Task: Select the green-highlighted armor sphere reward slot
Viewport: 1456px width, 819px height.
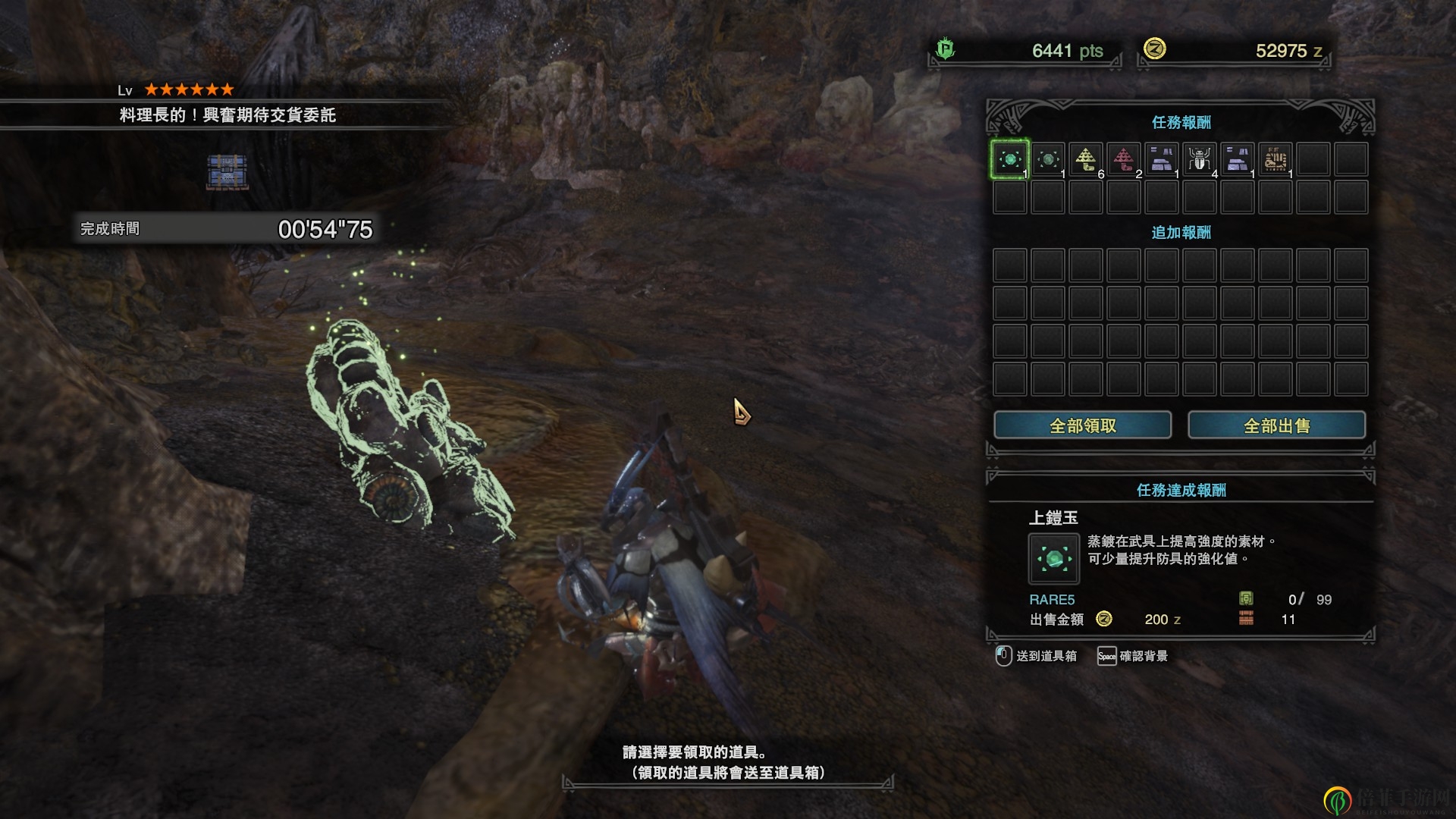Action: 1010,159
